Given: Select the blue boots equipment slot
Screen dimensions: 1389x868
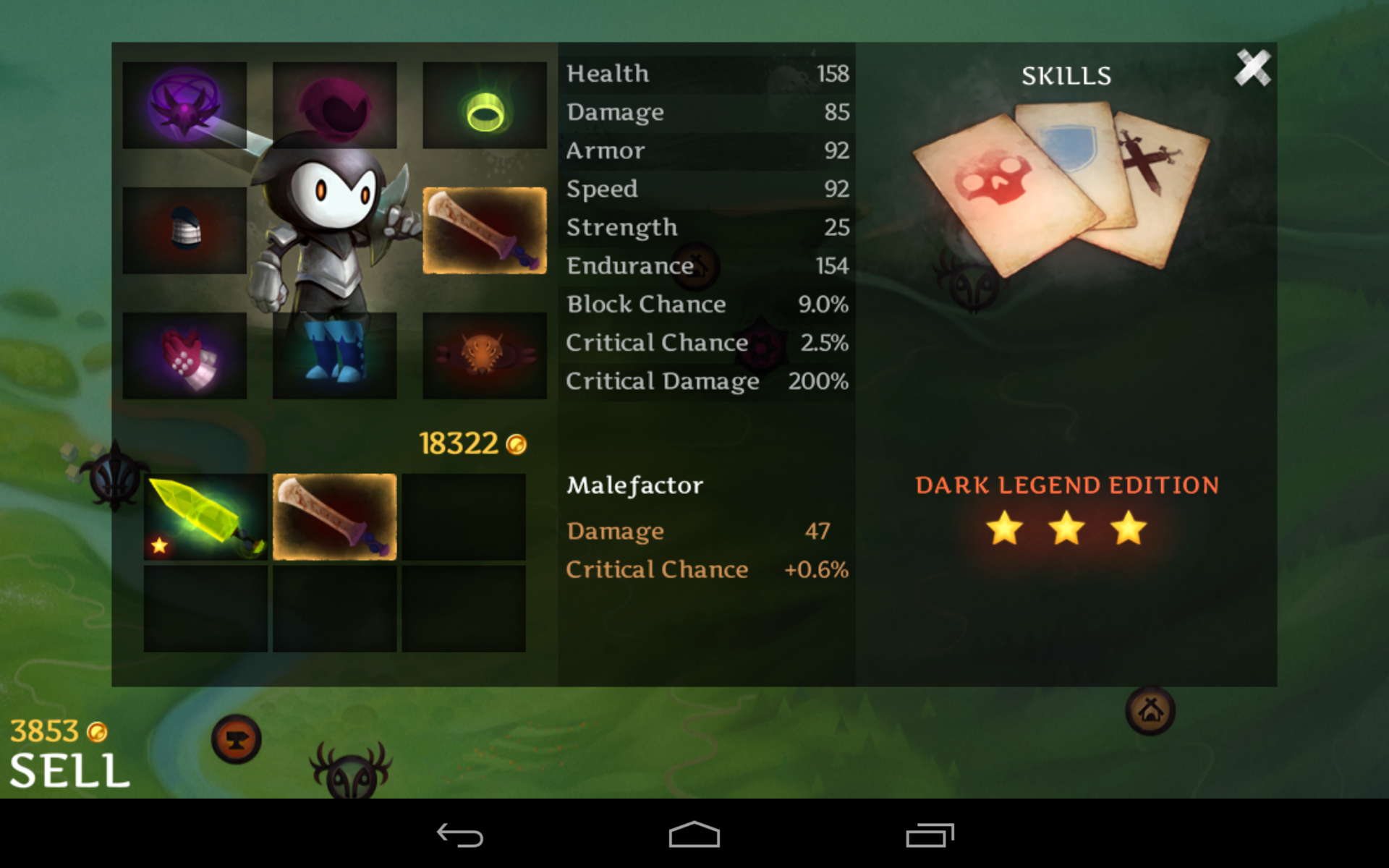Looking at the screenshot, I should 335,355.
